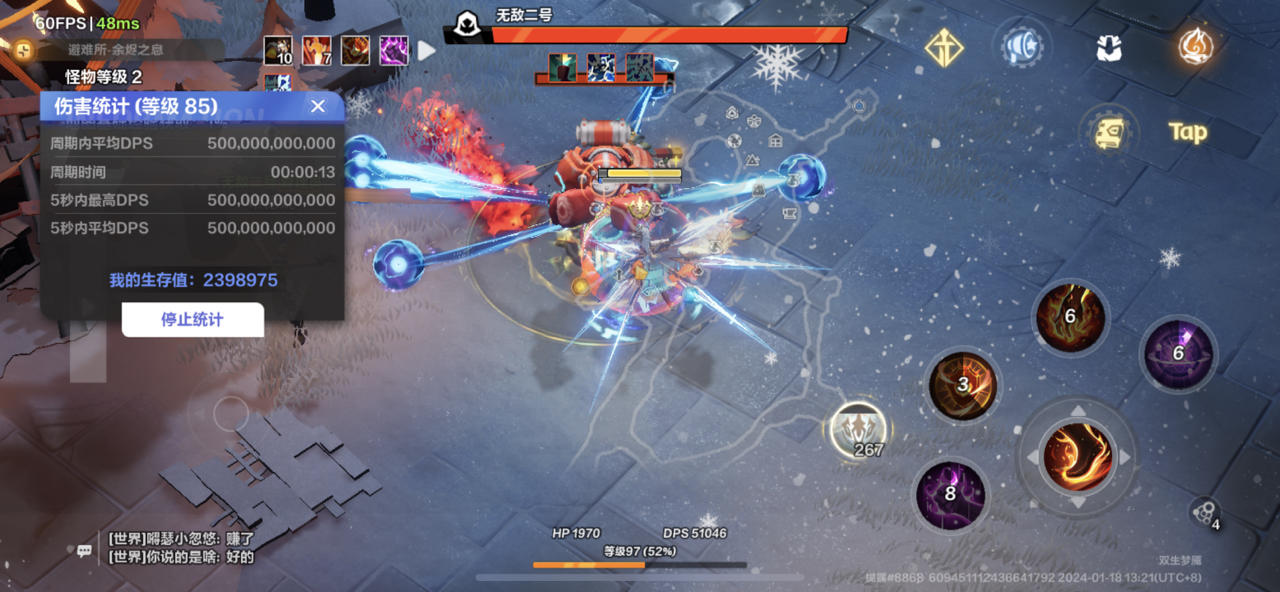This screenshot has height=592, width=1280.
Task: Close the damage statistics panel
Action: (318, 106)
